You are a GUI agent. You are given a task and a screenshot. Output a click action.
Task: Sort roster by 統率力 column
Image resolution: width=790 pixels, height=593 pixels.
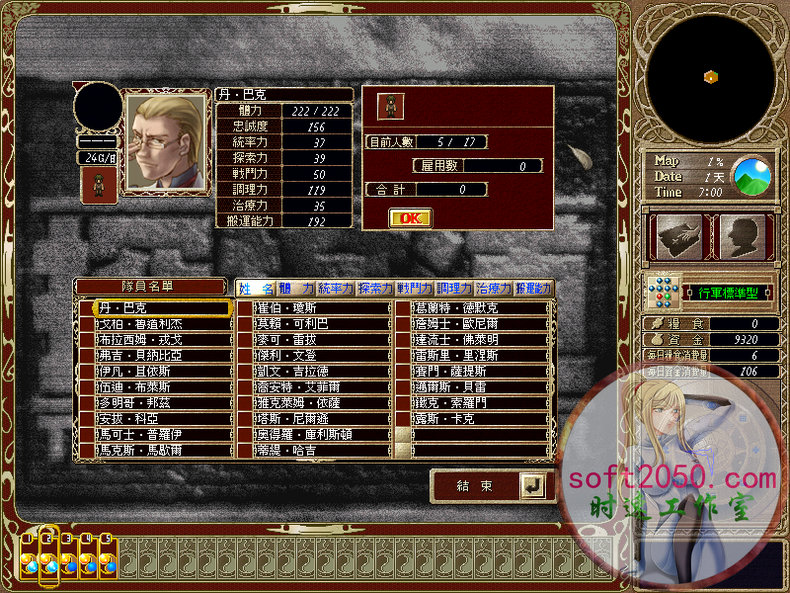point(336,289)
